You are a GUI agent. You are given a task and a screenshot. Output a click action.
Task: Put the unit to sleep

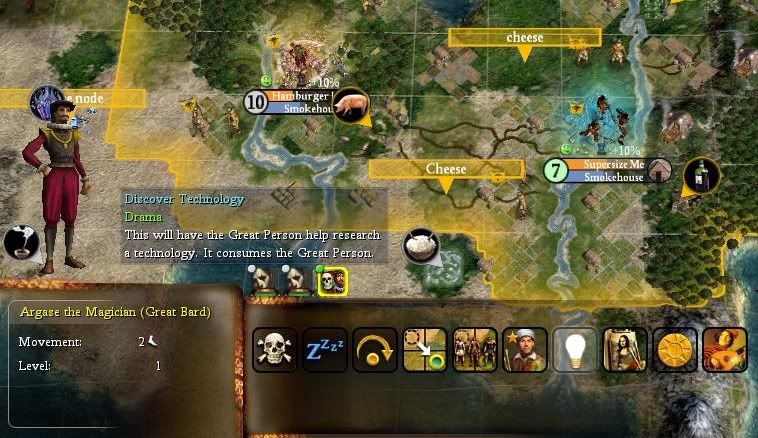pyautogui.click(x=325, y=350)
